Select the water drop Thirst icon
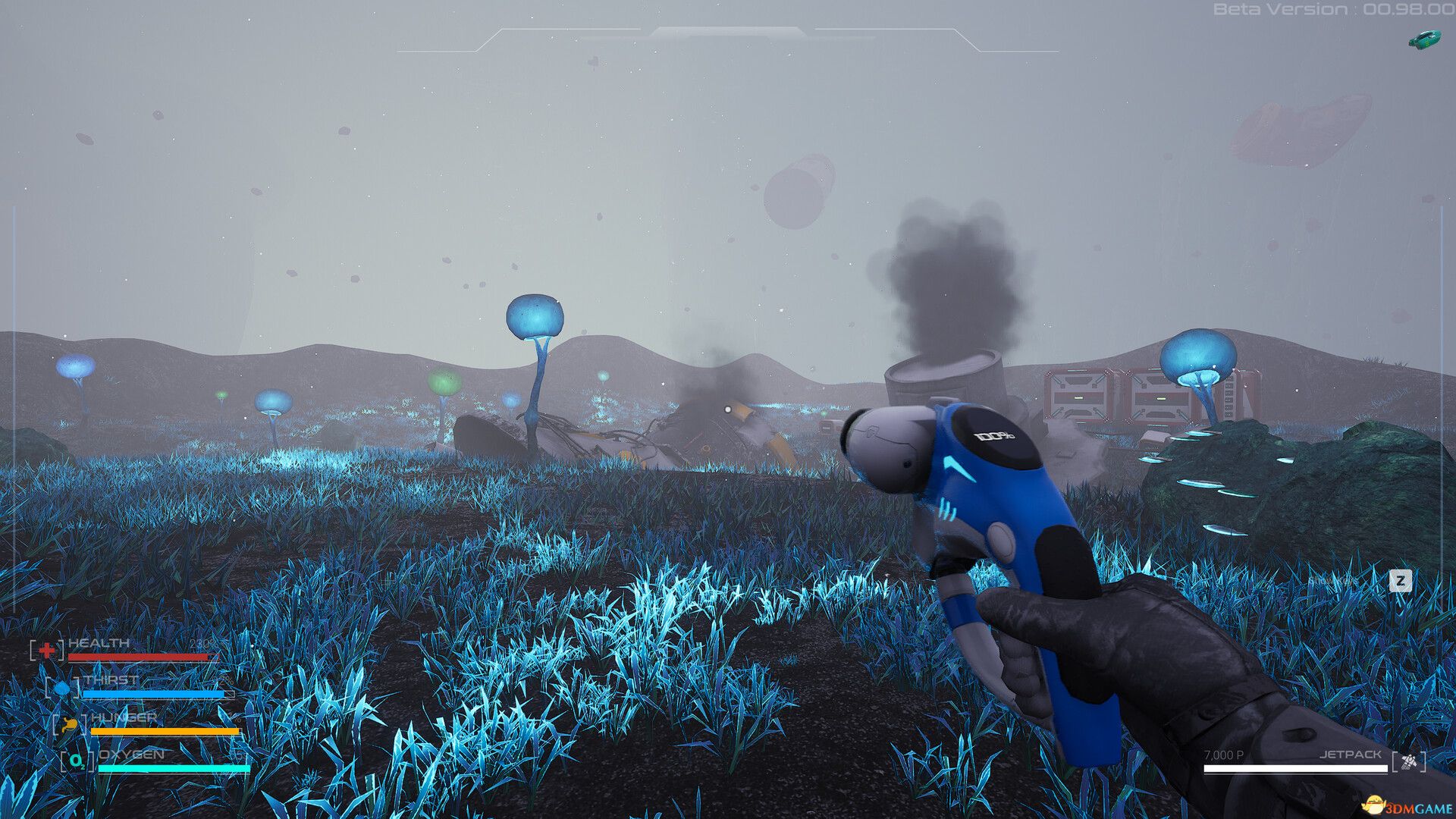 pos(61,689)
